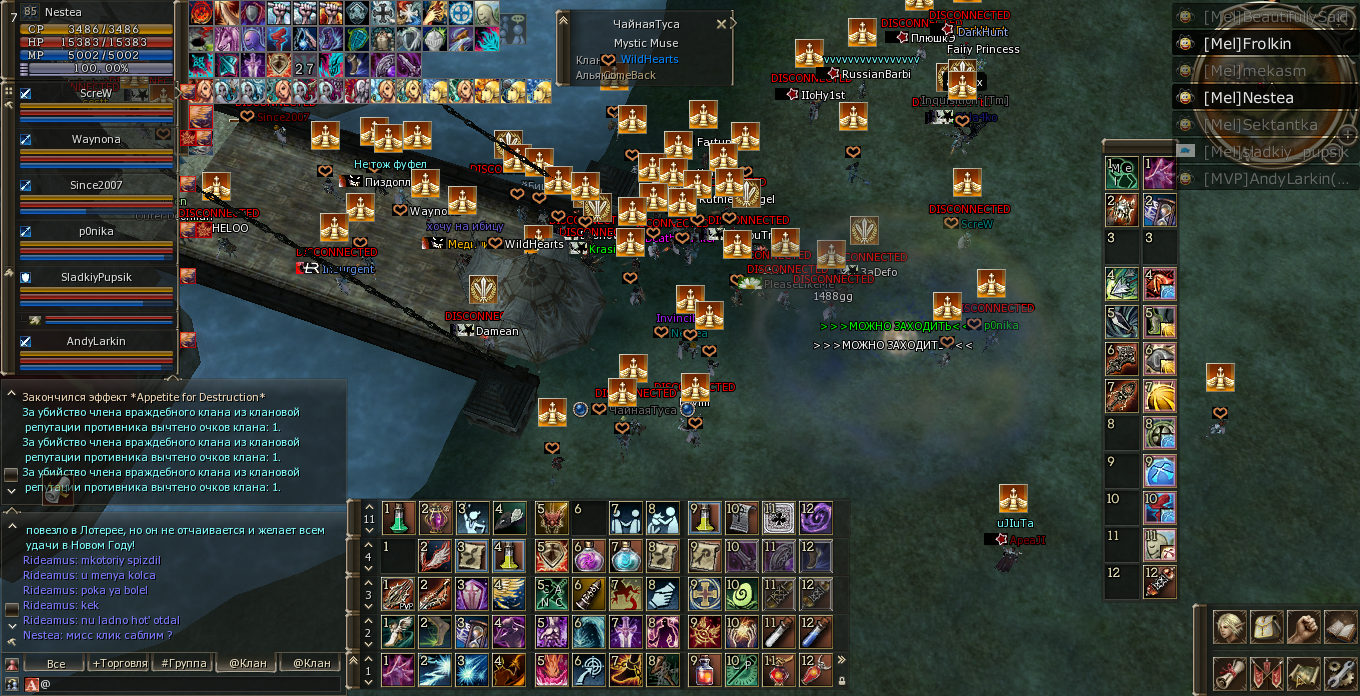Close the ЧайнаяТуса target window
The image size is (1360, 696).
[722, 24]
